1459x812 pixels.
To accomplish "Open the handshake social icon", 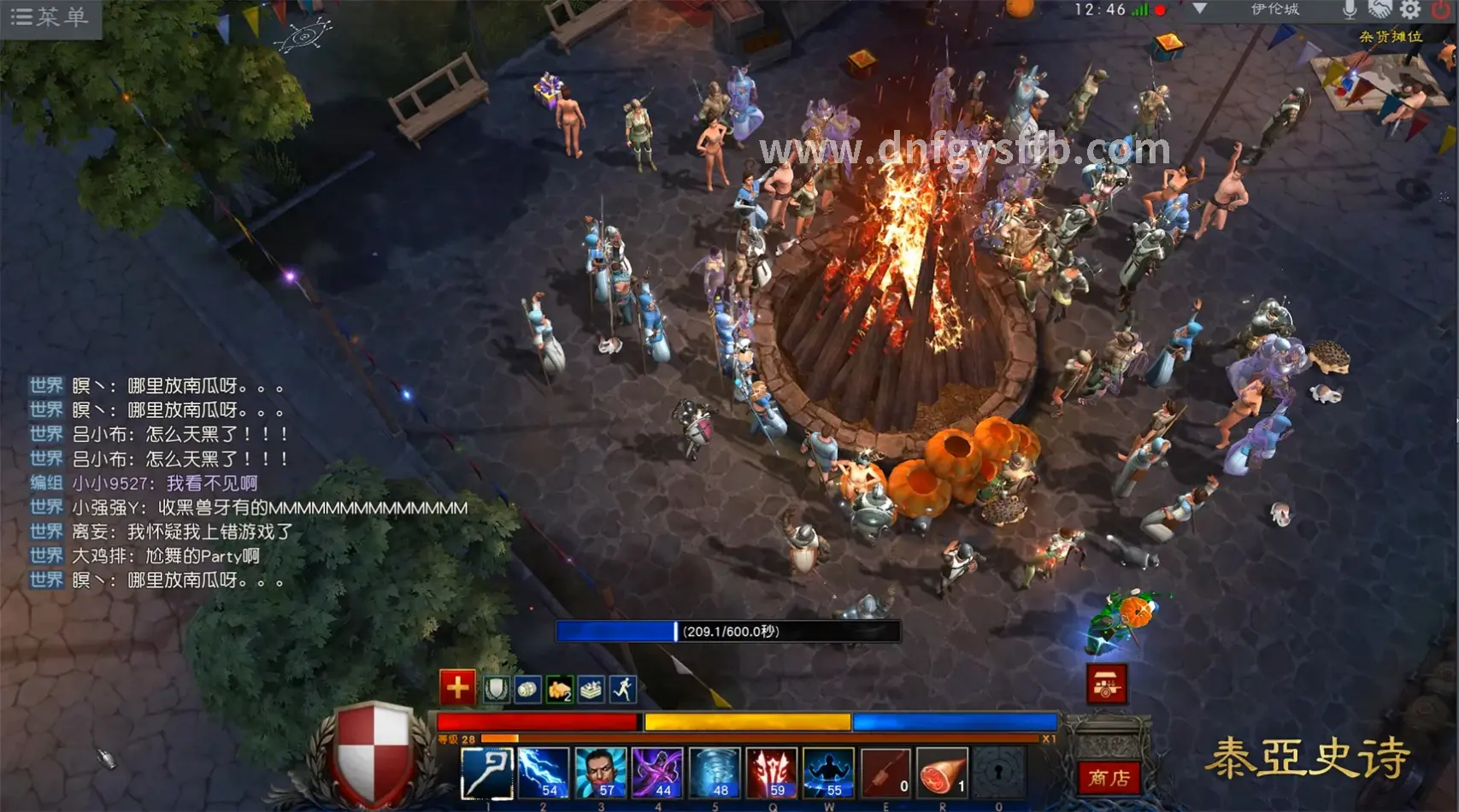I will 1380,9.
